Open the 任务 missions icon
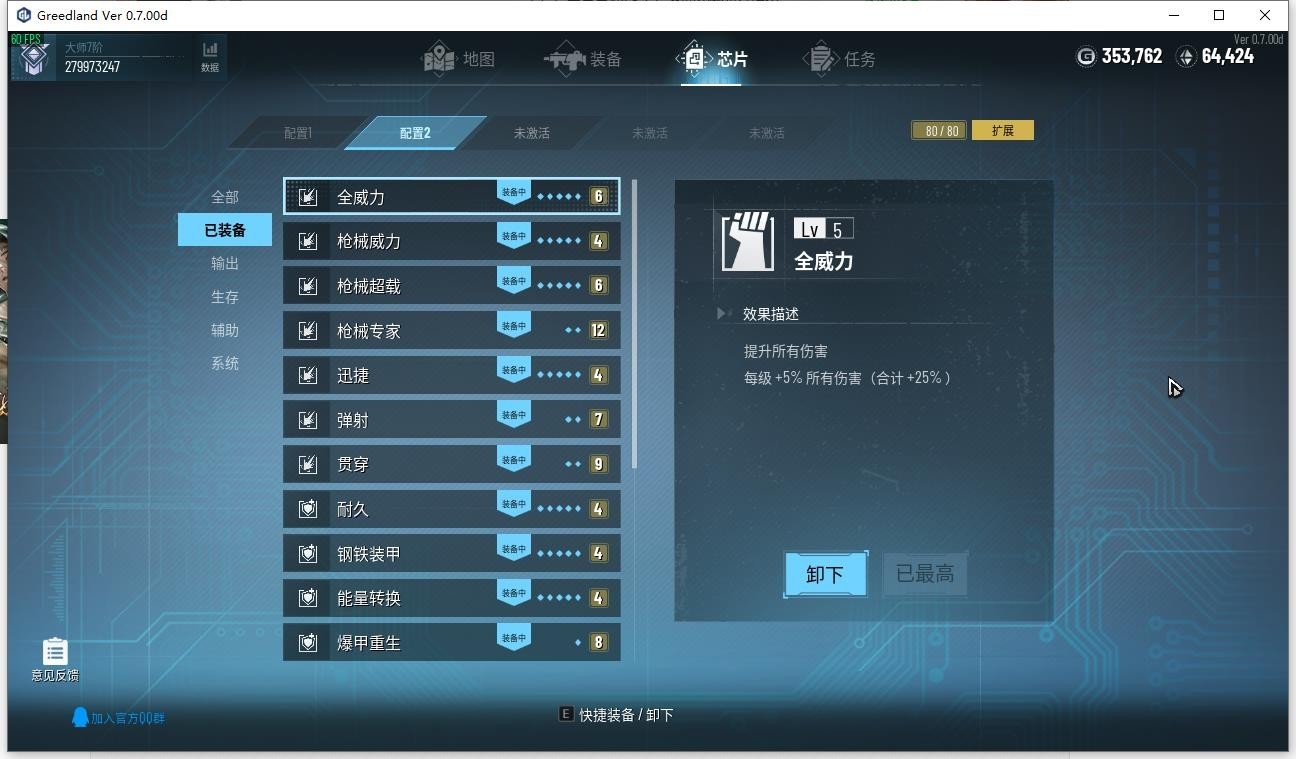This screenshot has height=759, width=1296. pos(822,58)
